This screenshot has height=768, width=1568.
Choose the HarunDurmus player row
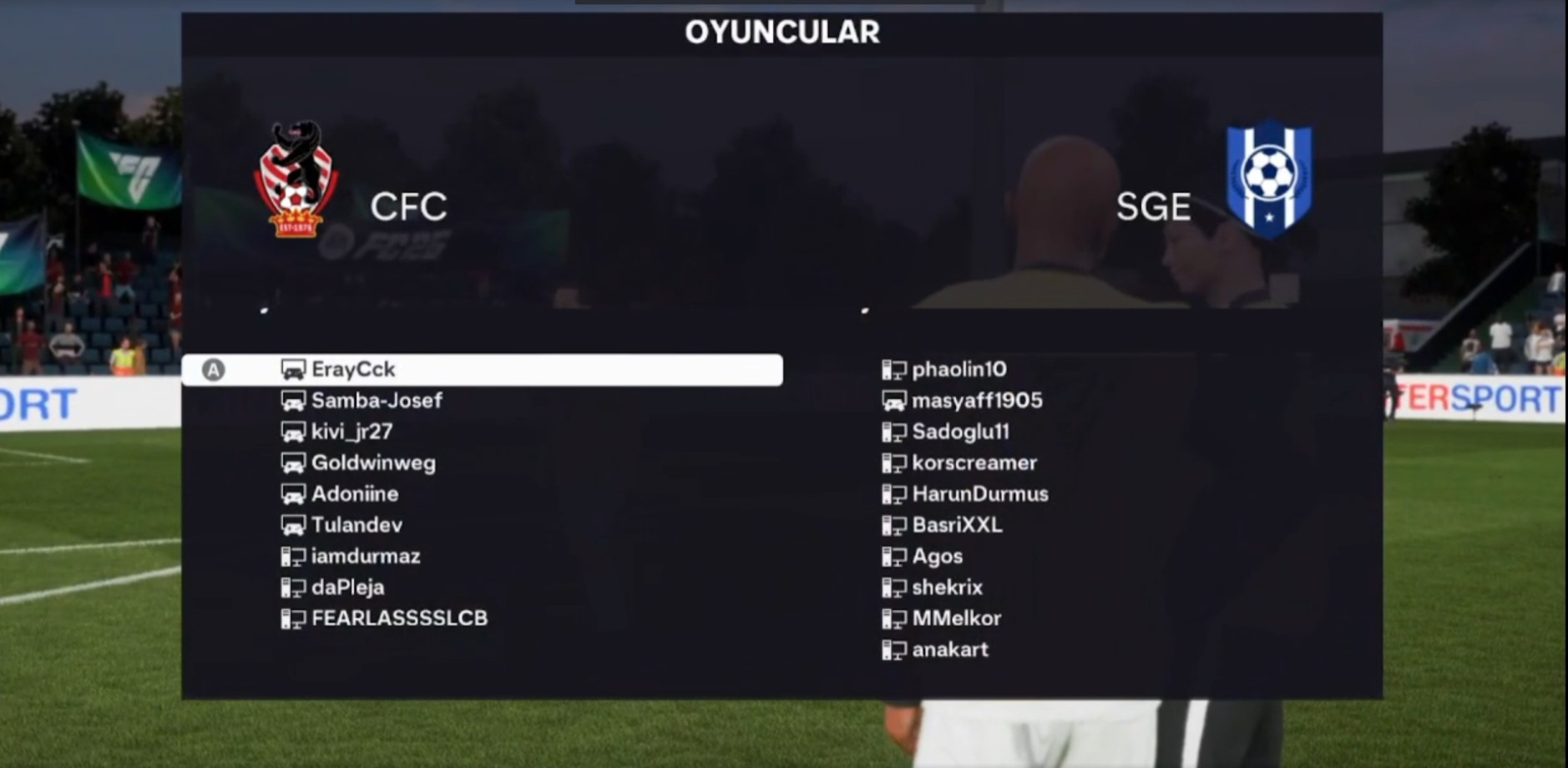pos(980,494)
